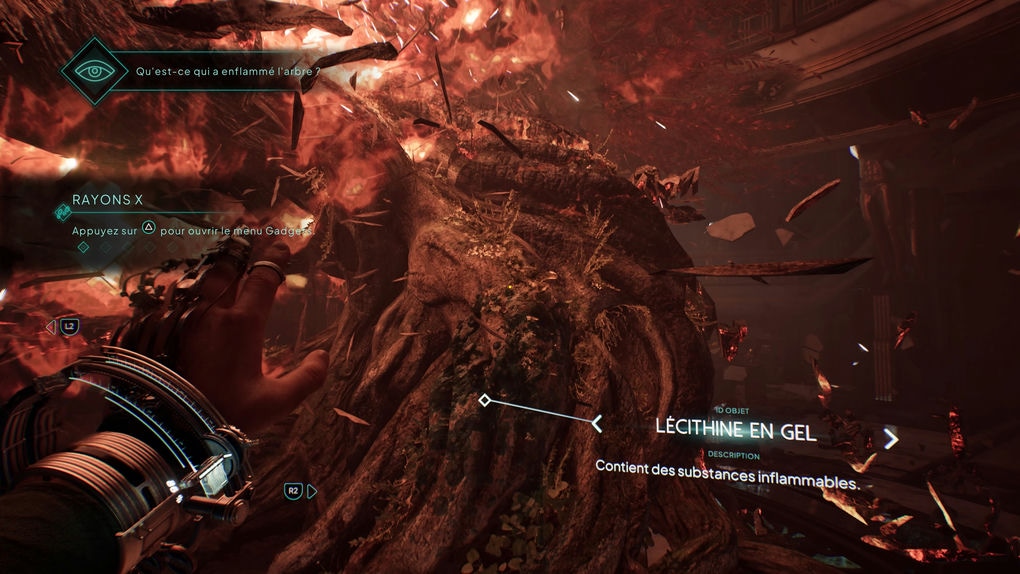Show the next object with the right chevron
Screen dimensions: 1020x574
(890, 438)
